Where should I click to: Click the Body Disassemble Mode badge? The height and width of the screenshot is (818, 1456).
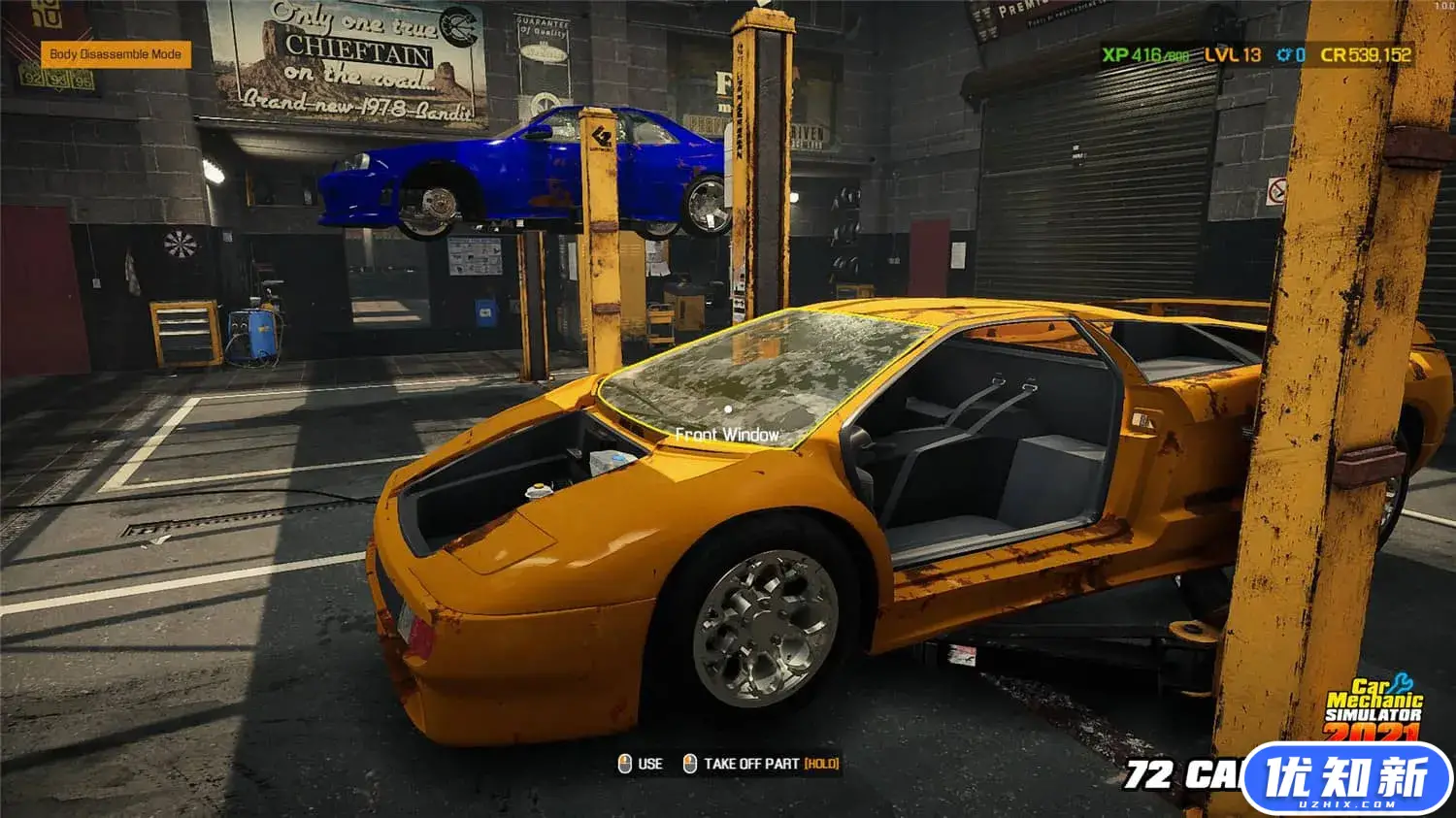pyautogui.click(x=116, y=54)
